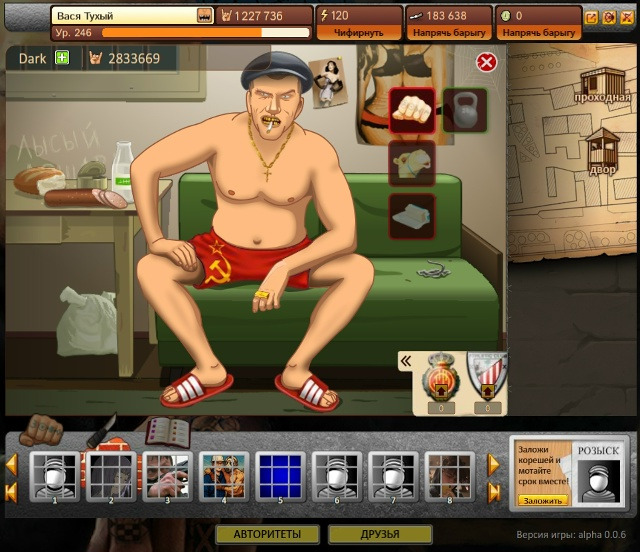Click the Заложить button in the wanted ad
This screenshot has width=640, height=552.
point(542,499)
